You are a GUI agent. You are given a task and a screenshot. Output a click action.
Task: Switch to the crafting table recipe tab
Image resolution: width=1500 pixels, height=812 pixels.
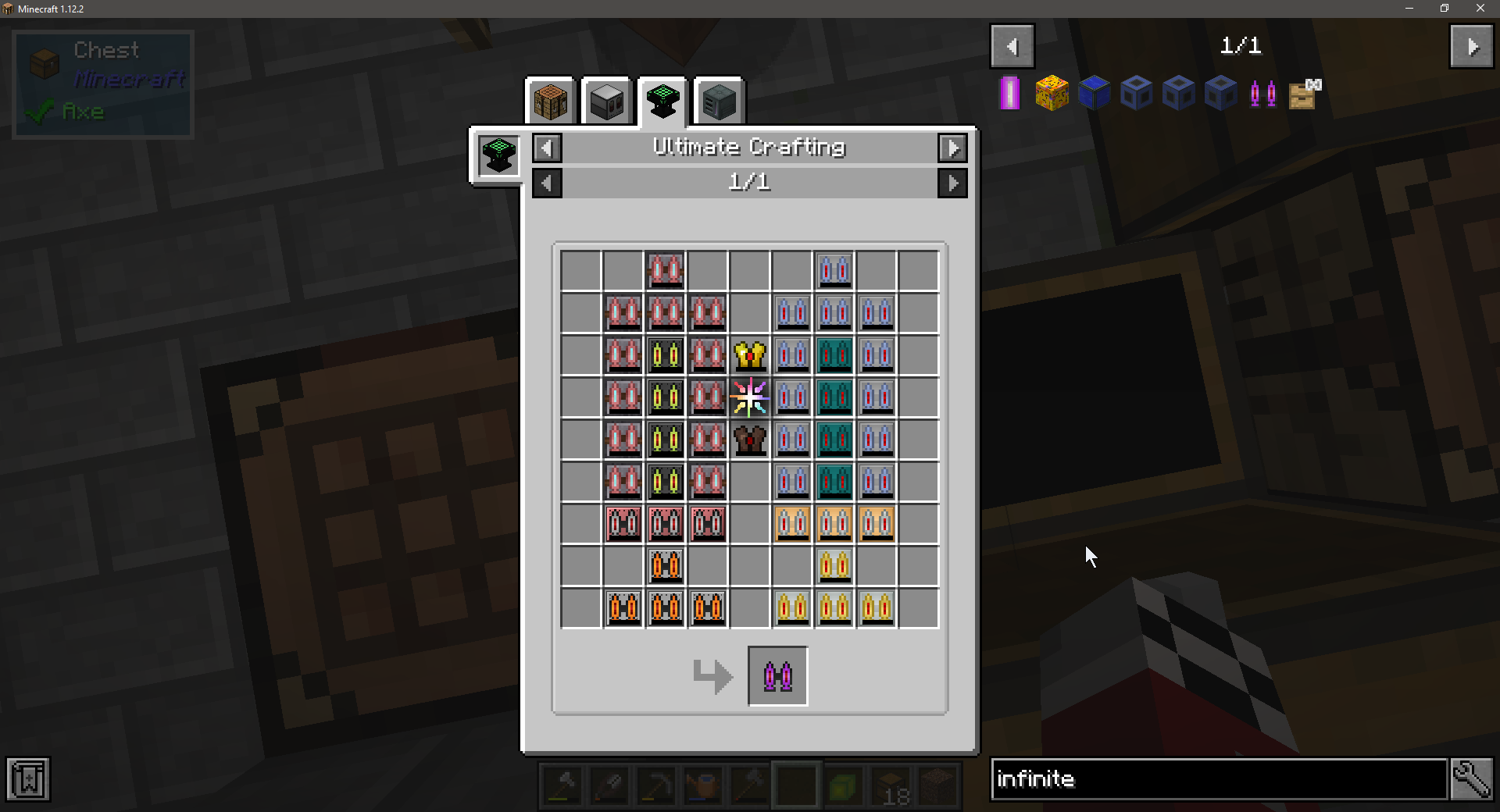coord(551,101)
